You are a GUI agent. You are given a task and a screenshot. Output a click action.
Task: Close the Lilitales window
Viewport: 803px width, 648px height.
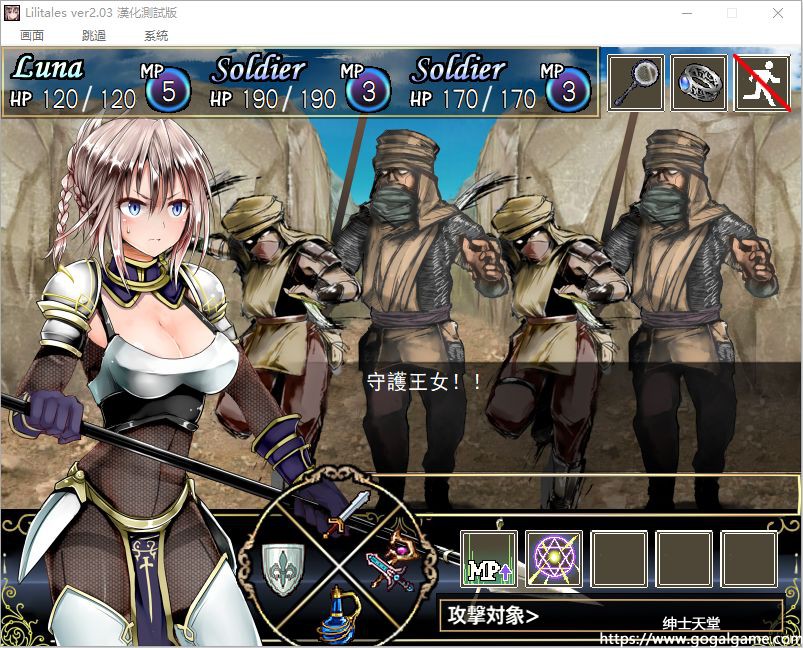(x=778, y=13)
